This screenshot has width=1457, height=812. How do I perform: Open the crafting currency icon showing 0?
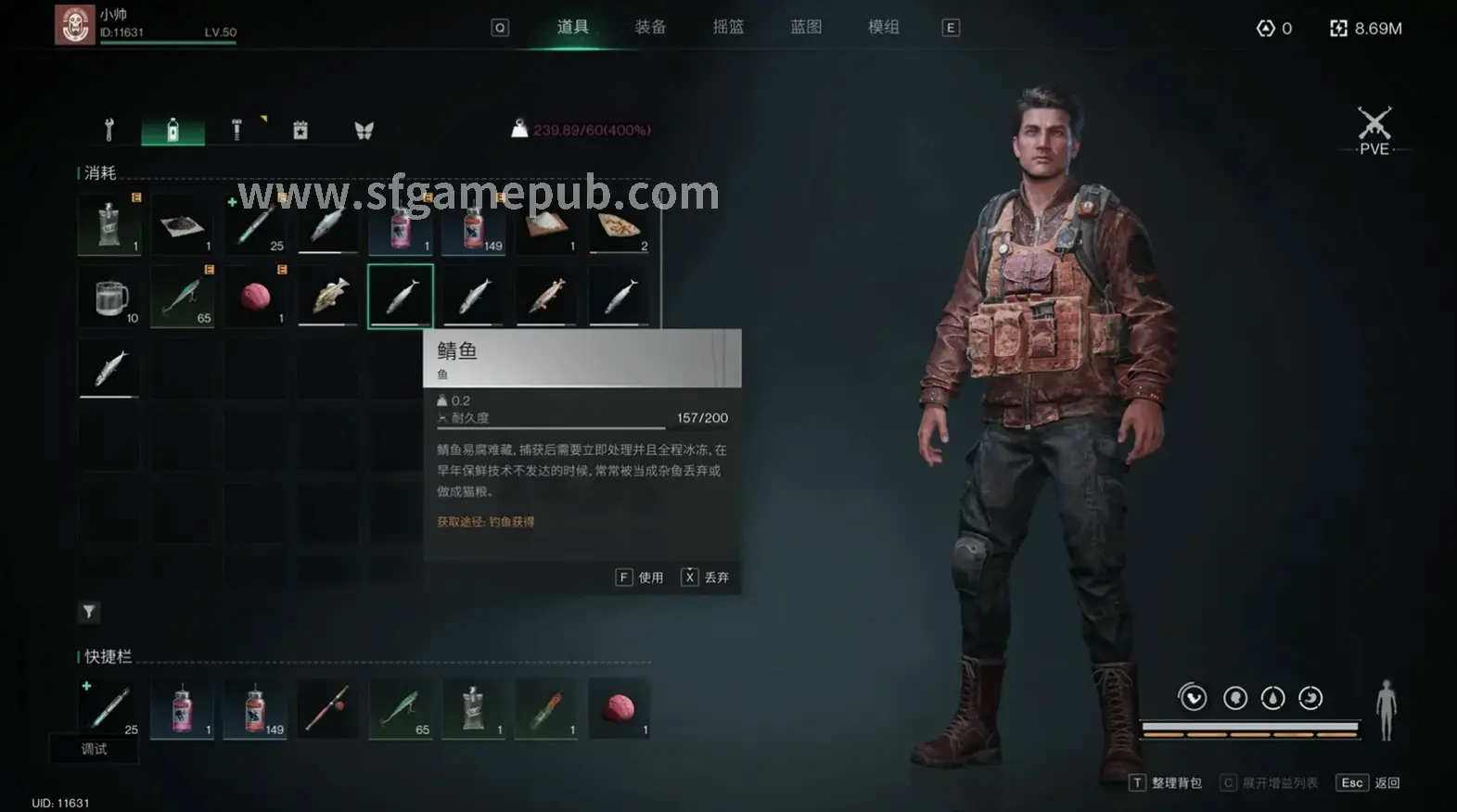point(1265,28)
